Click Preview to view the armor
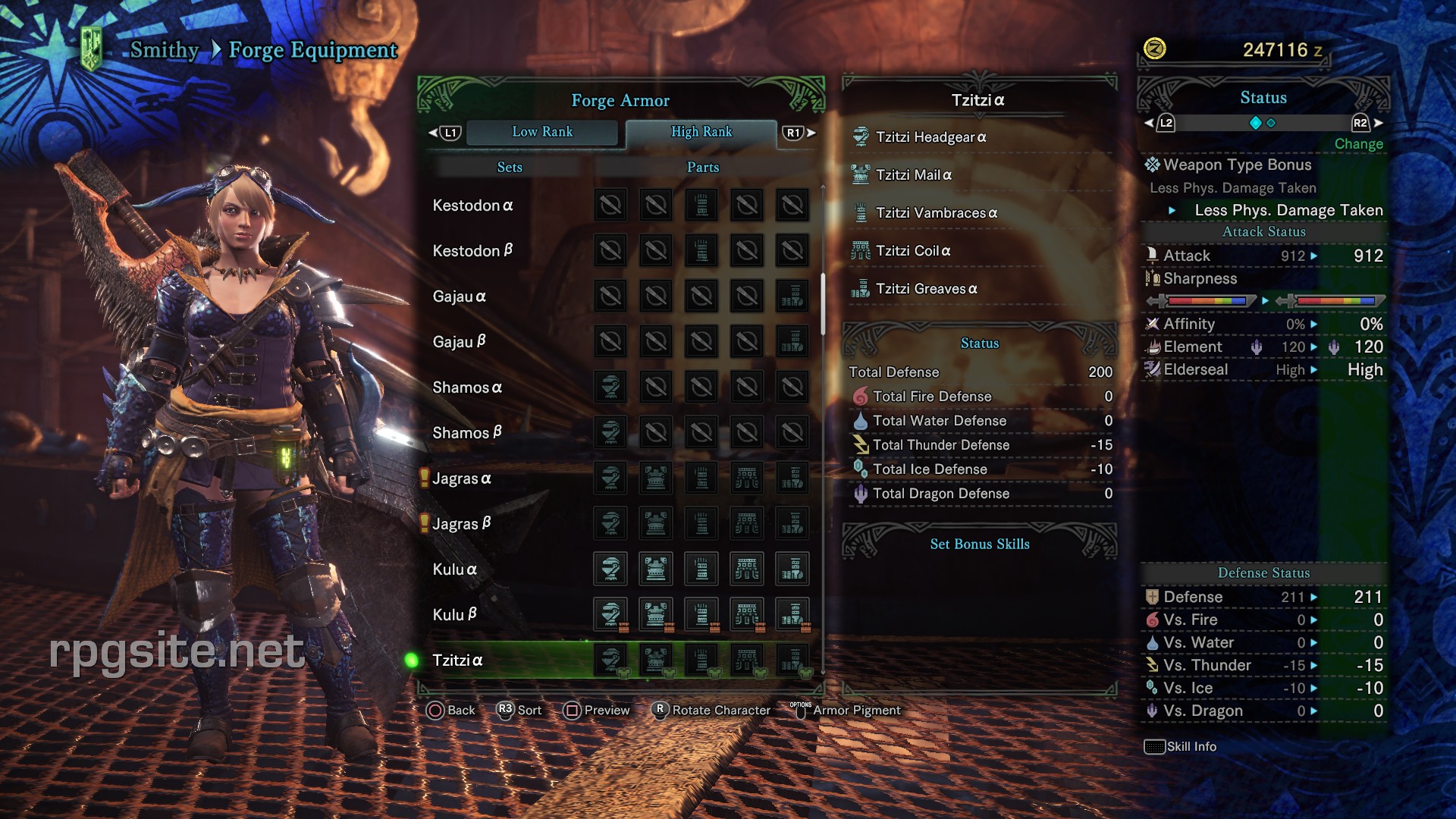 click(606, 711)
